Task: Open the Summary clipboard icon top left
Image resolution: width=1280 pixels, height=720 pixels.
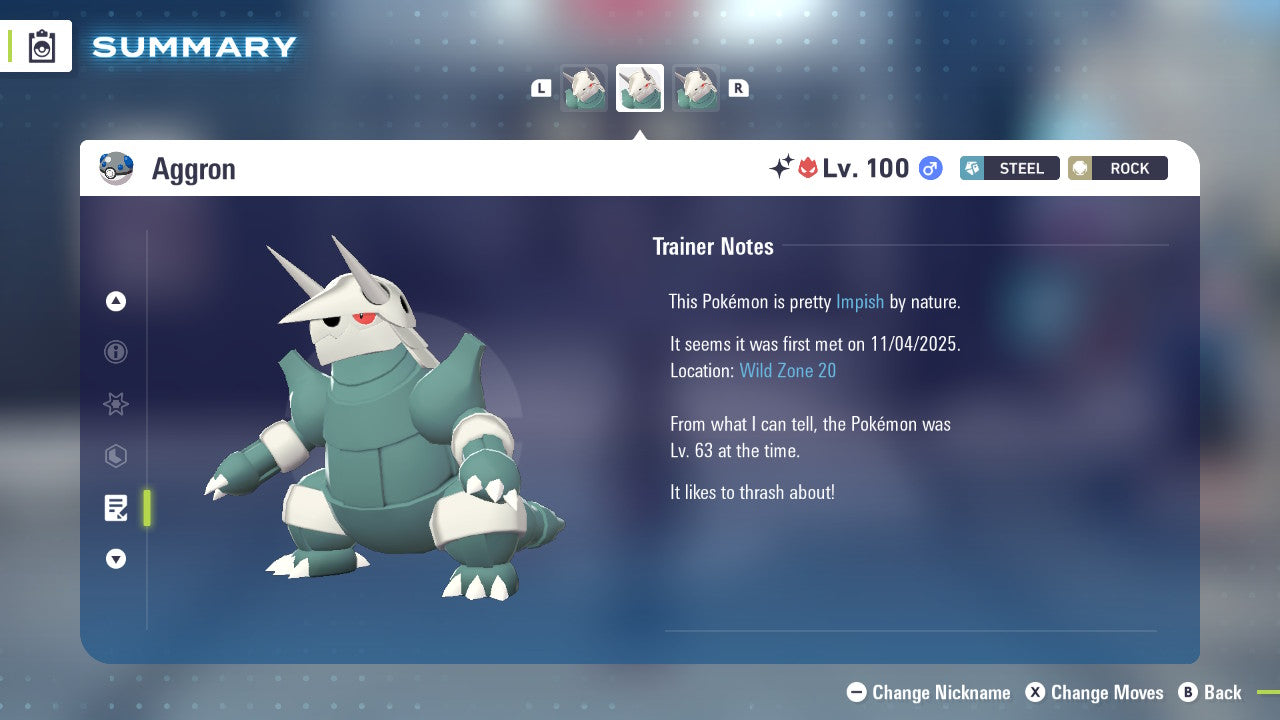Action: pos(43,46)
